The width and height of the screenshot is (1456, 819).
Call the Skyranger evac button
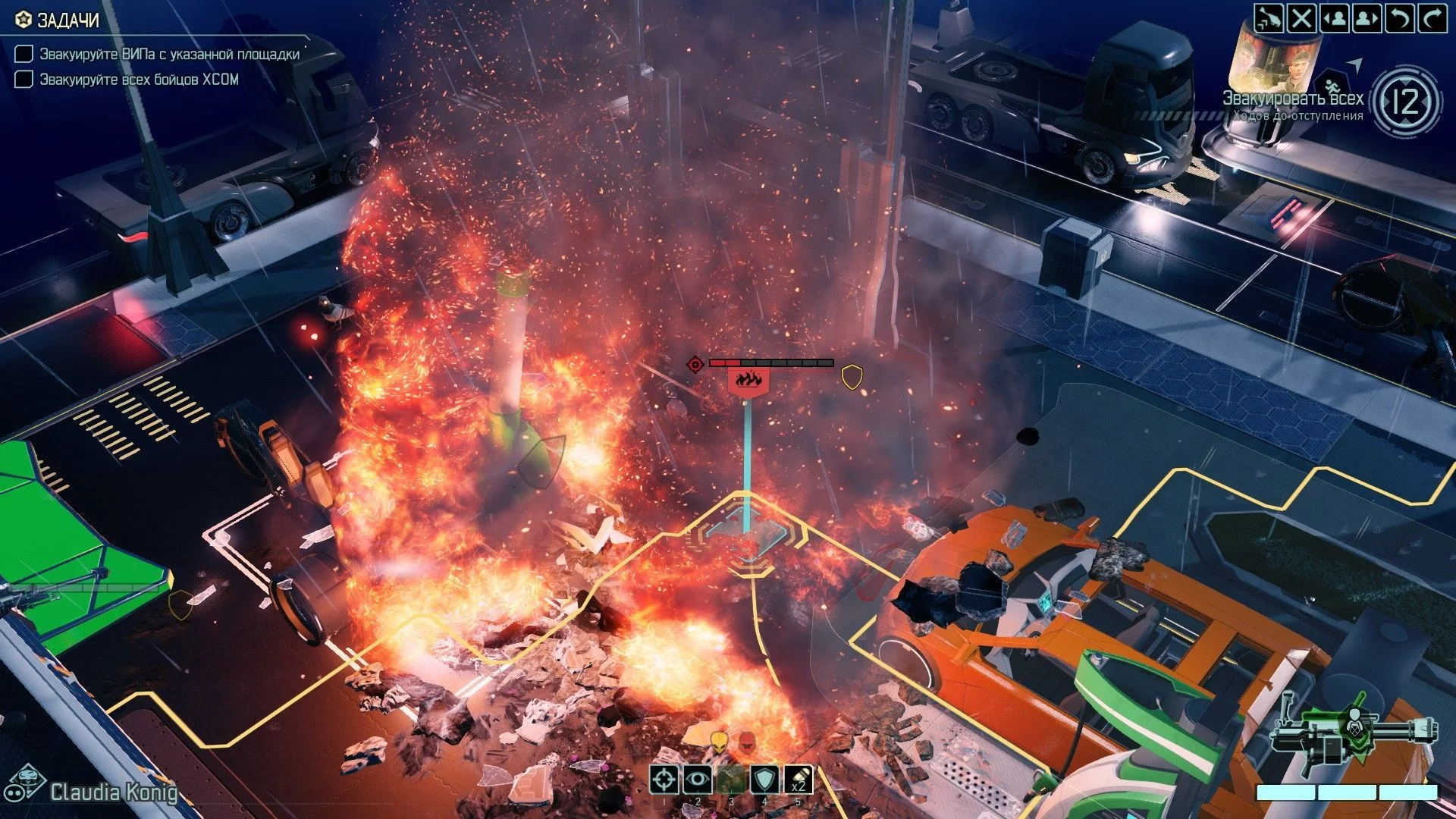point(1269,17)
